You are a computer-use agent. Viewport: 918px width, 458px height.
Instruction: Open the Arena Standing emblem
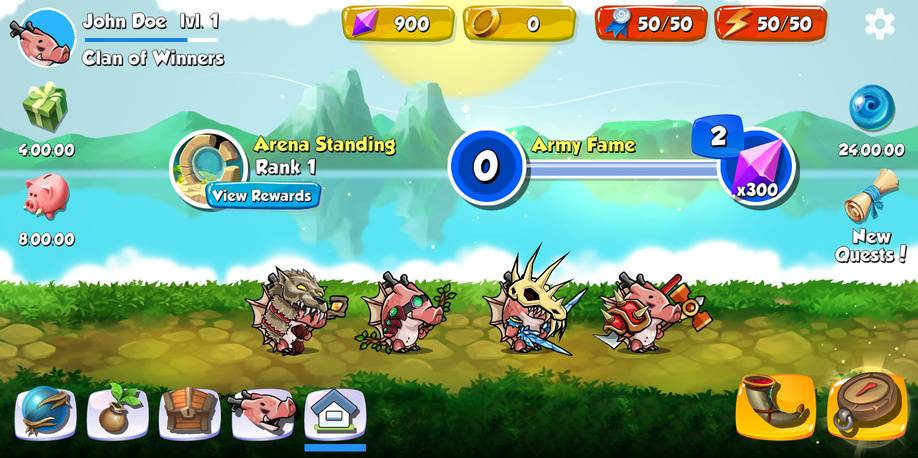click(207, 165)
